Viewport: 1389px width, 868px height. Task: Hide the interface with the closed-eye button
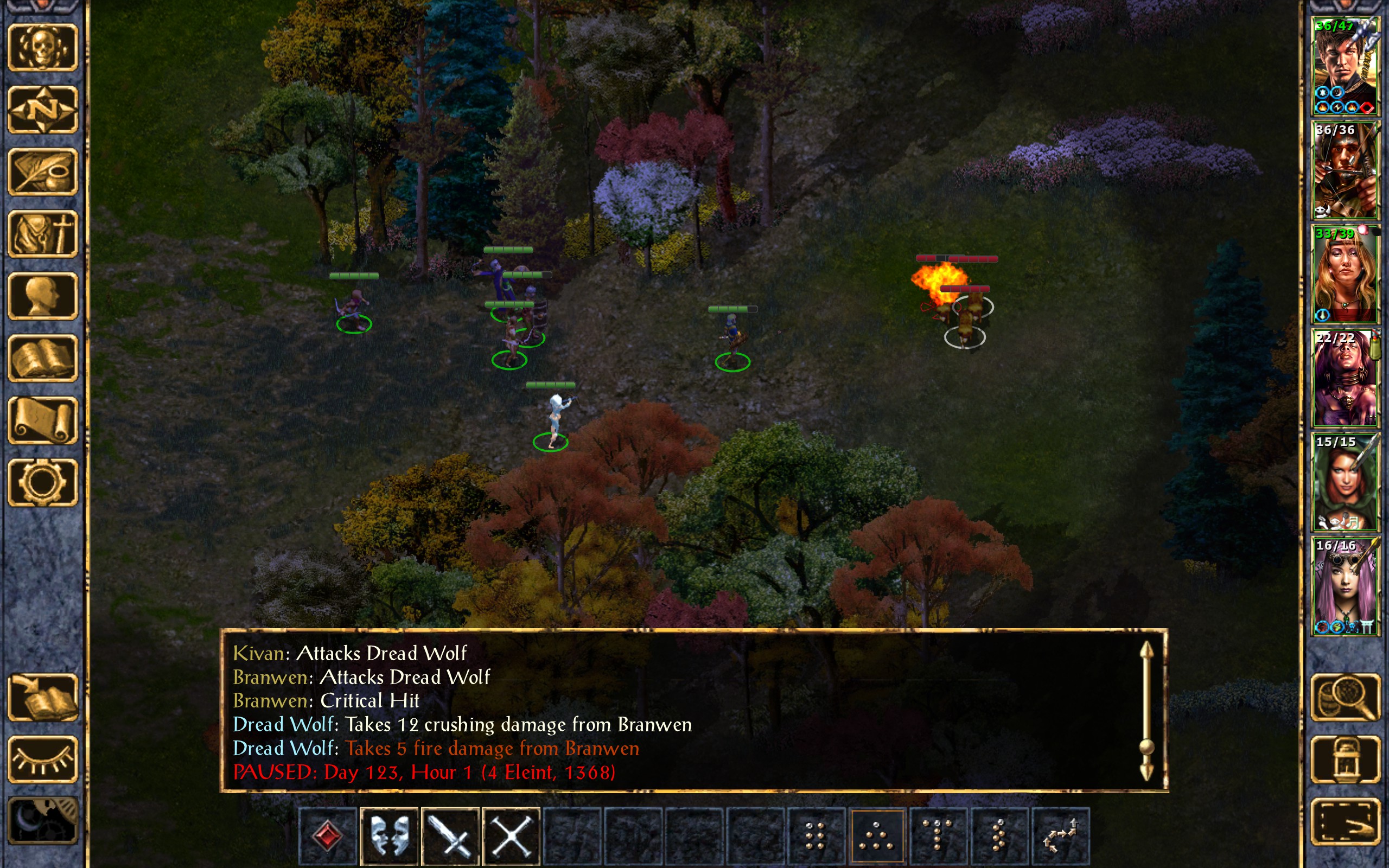[42, 759]
